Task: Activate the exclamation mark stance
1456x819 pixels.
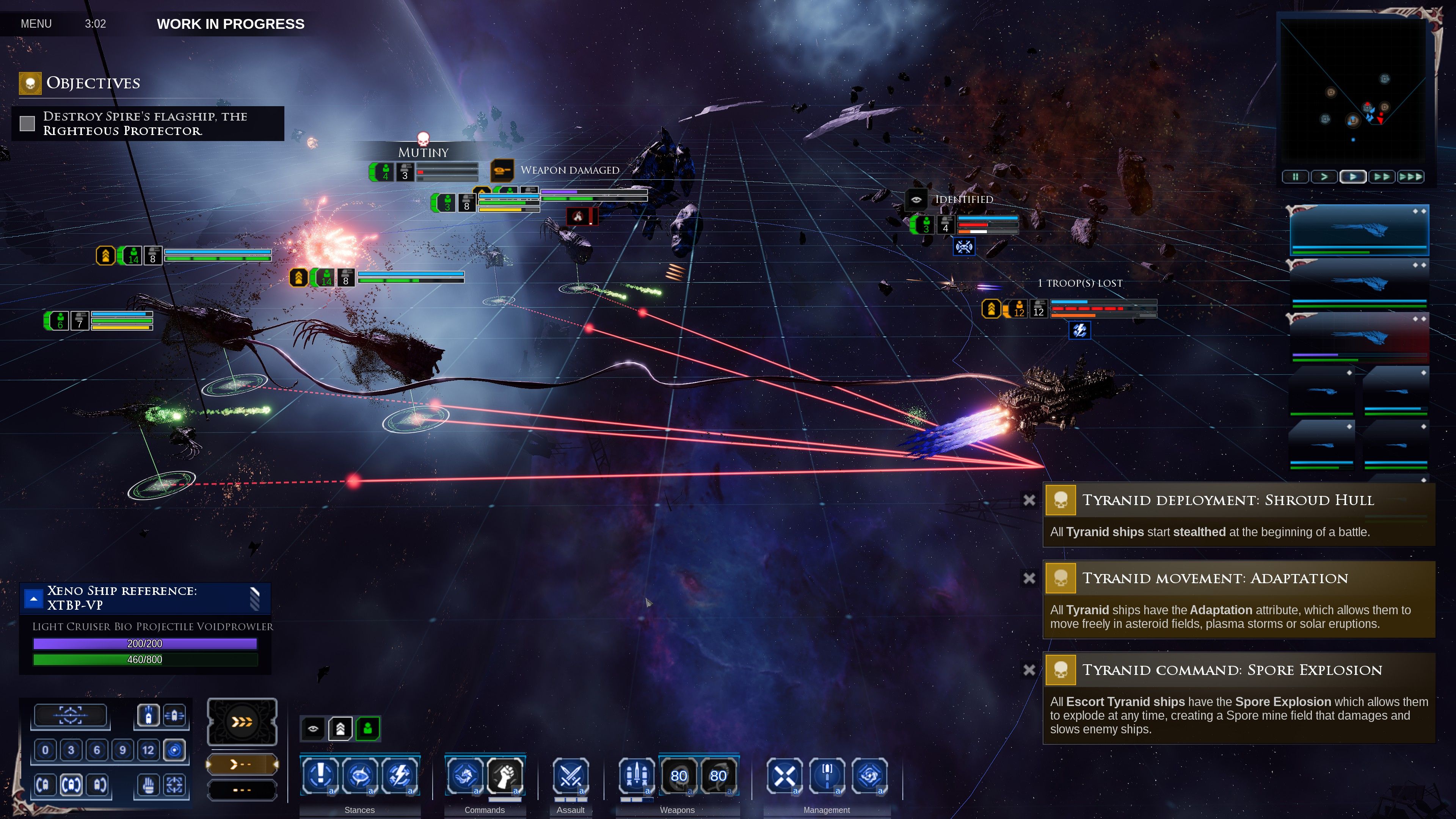Action: (x=320, y=775)
